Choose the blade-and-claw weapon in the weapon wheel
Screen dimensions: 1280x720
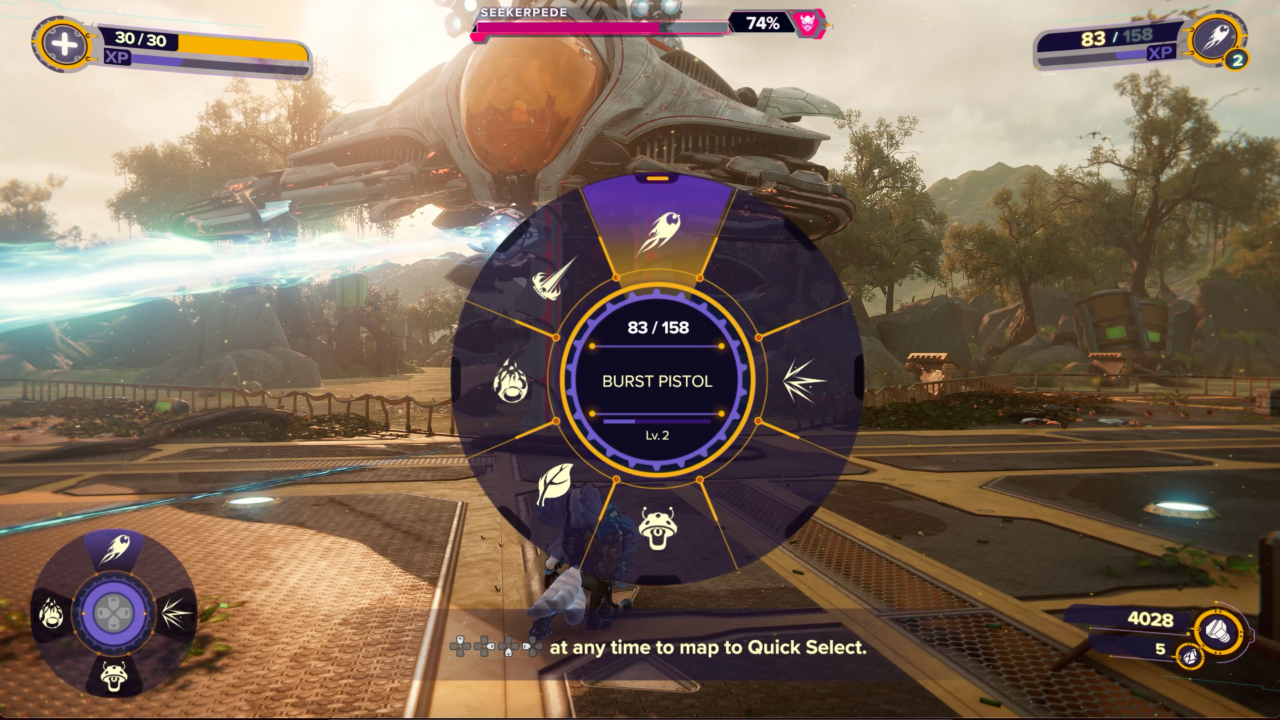[x=553, y=279]
